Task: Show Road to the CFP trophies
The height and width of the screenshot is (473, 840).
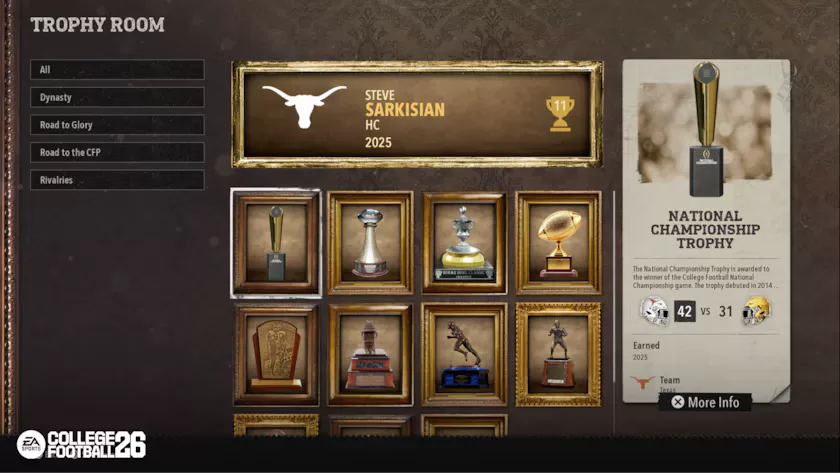Action: coord(117,153)
